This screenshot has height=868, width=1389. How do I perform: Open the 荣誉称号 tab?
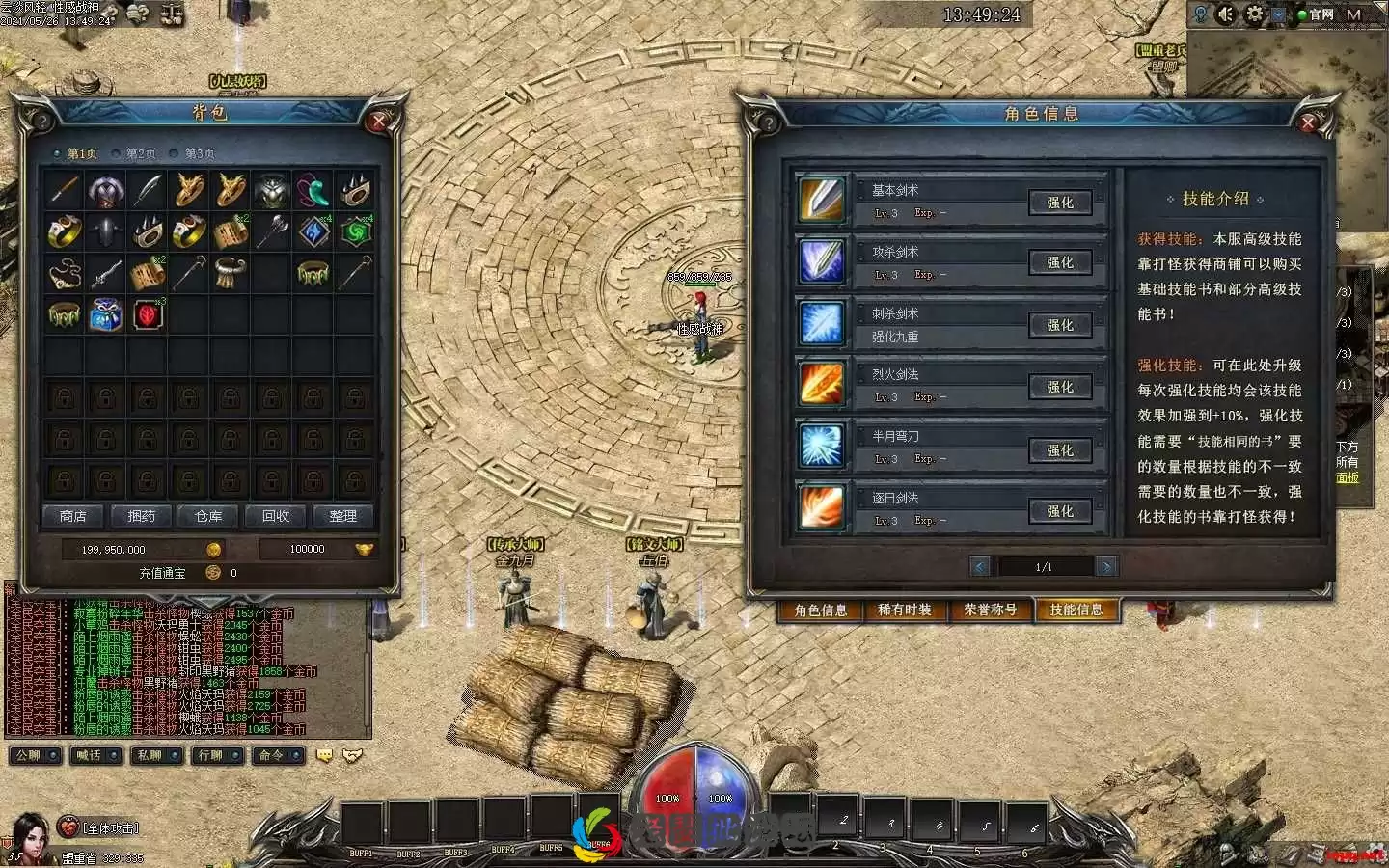pos(990,610)
